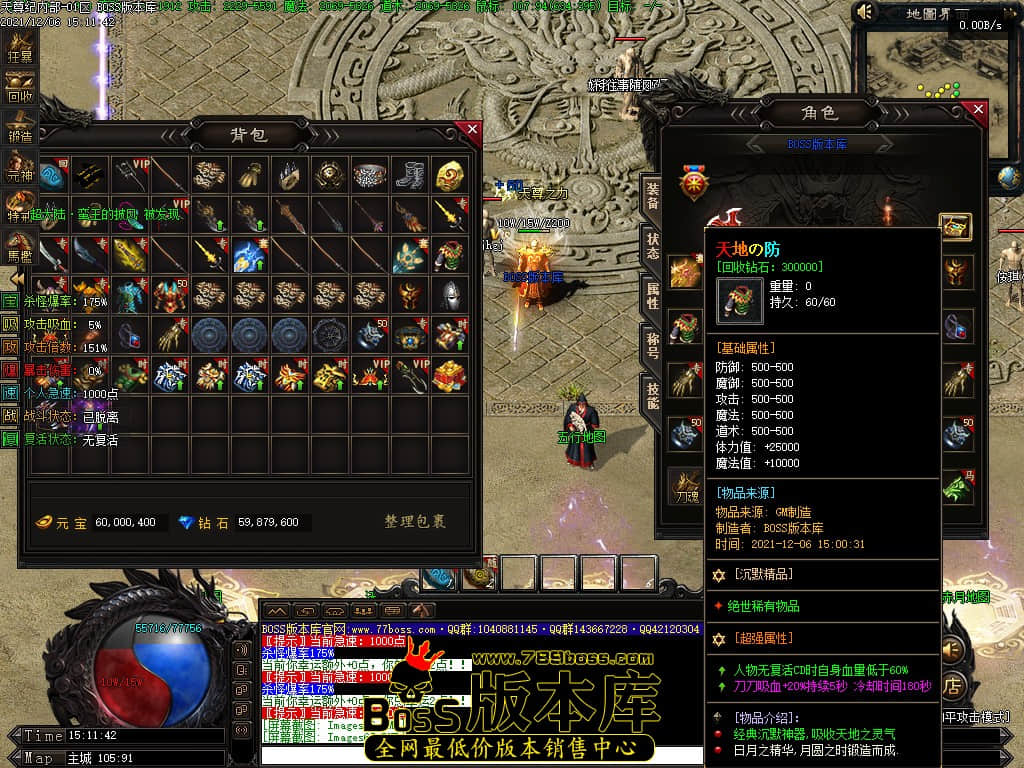Switch to the 状态 status tab
Image resolution: width=1024 pixels, height=768 pixels.
[x=652, y=246]
